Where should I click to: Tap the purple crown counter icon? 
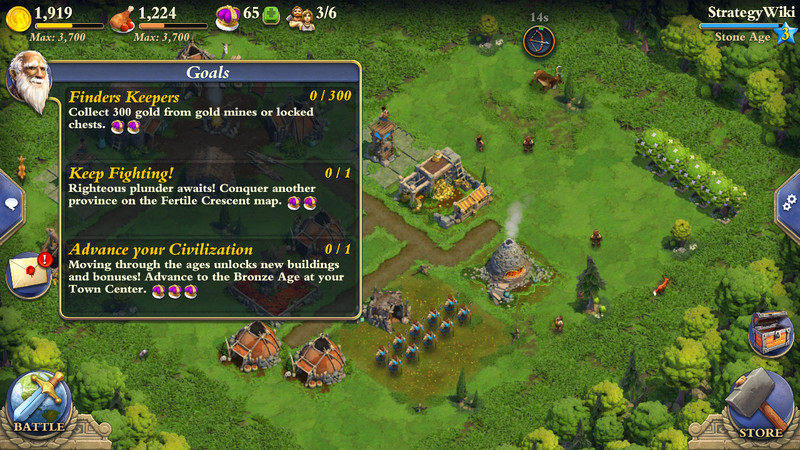tap(228, 15)
